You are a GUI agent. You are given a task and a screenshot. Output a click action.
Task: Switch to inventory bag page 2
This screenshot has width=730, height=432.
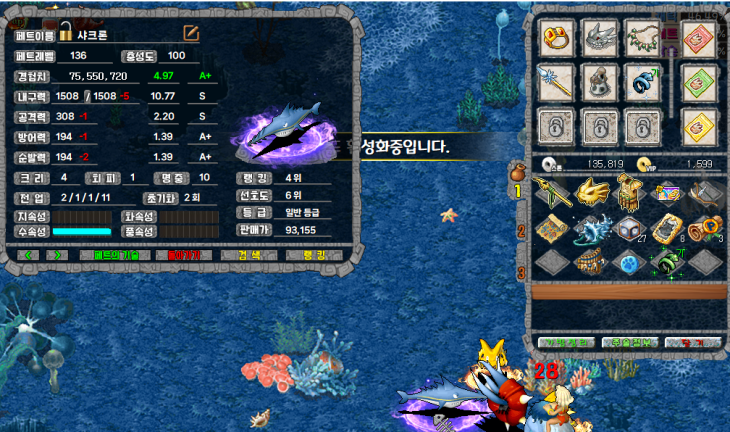[x=520, y=231]
